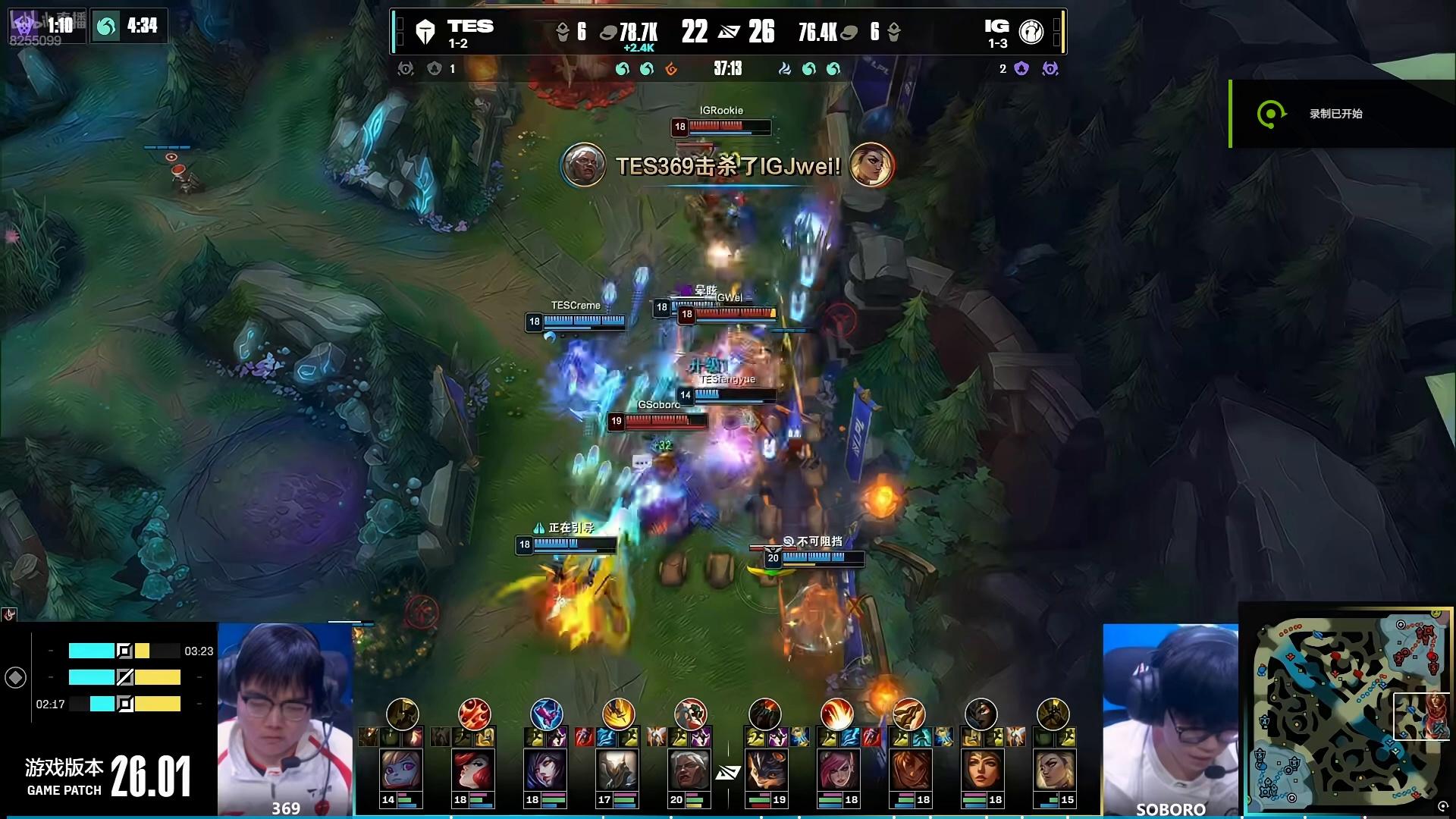The width and height of the screenshot is (1456, 819).
Task: Click the ultimate icon above Poppy's portrait
Action: 402,714
